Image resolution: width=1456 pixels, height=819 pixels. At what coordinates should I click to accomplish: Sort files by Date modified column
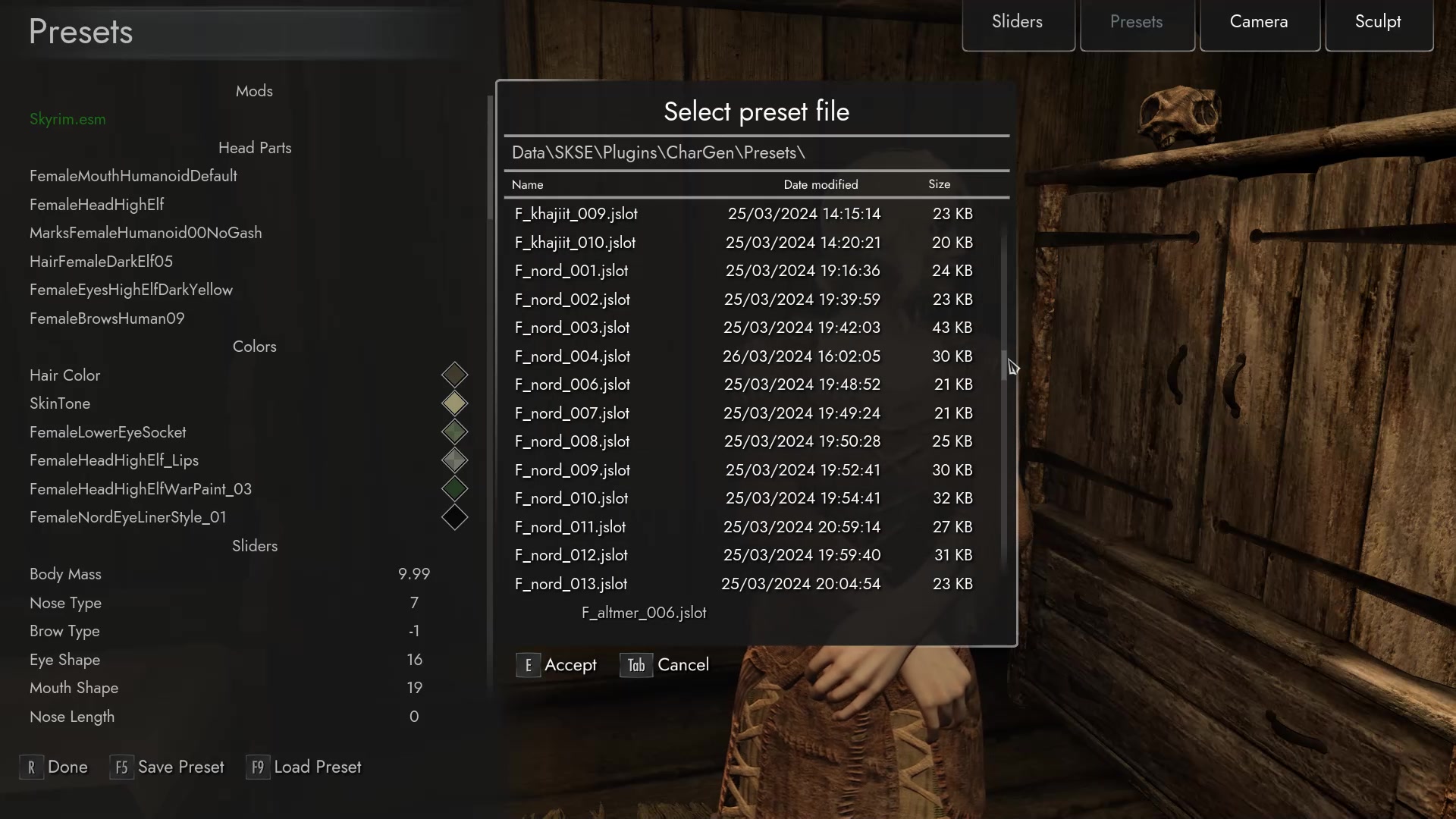821,184
